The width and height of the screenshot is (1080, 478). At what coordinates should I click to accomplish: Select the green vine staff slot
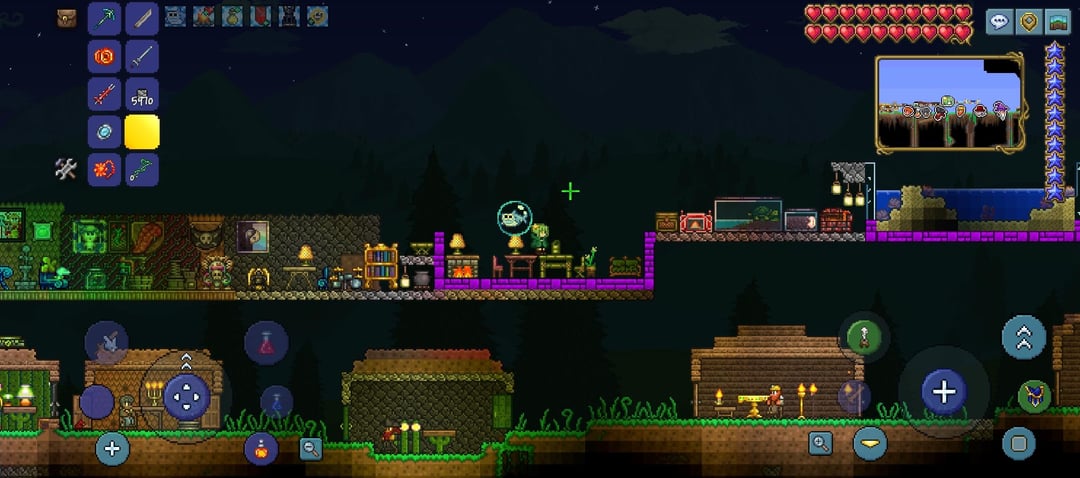tap(142, 169)
